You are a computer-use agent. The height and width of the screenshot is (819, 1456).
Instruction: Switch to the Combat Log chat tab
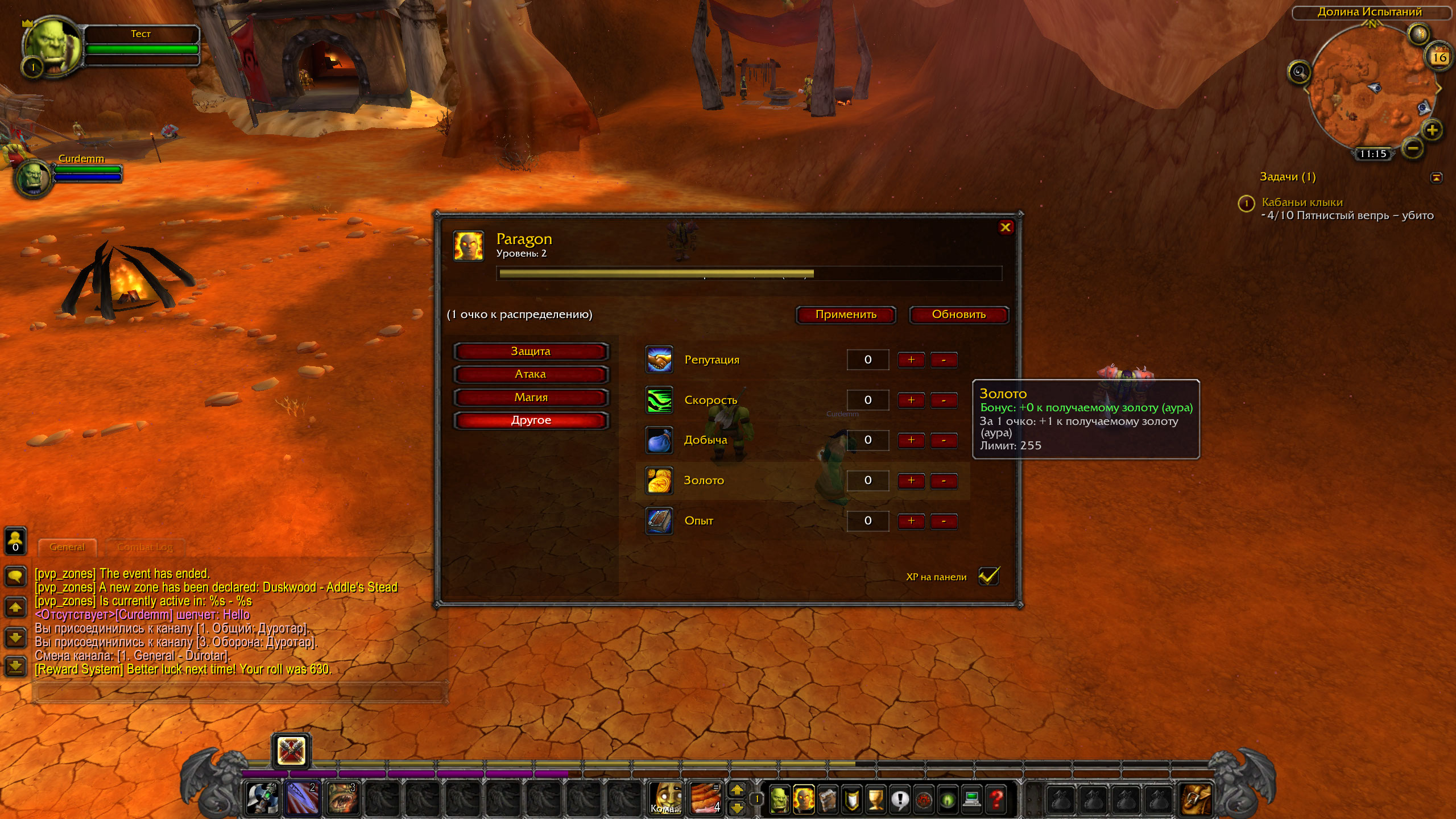(144, 547)
